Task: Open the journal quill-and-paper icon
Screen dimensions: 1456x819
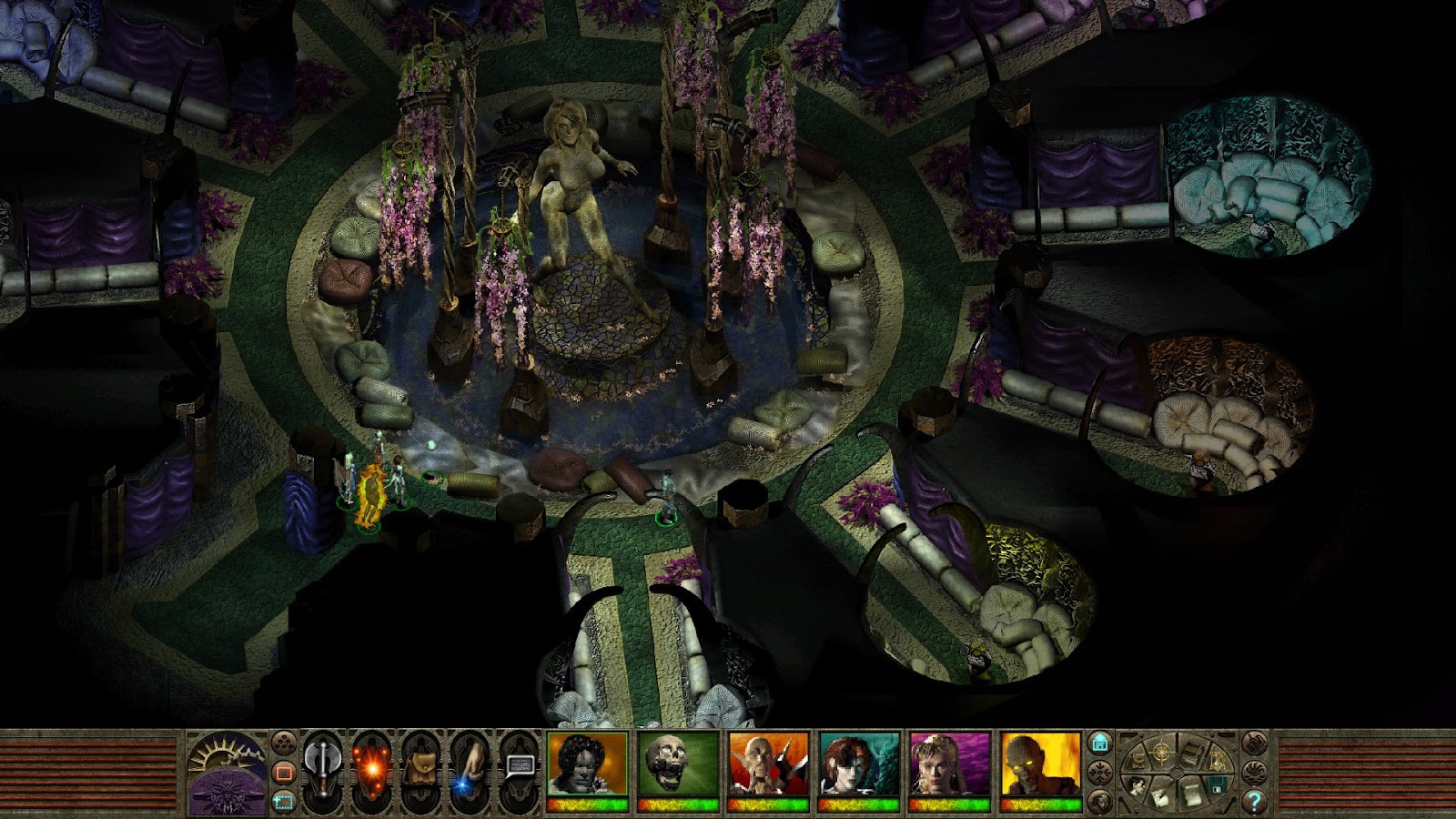Action: tap(1161, 795)
